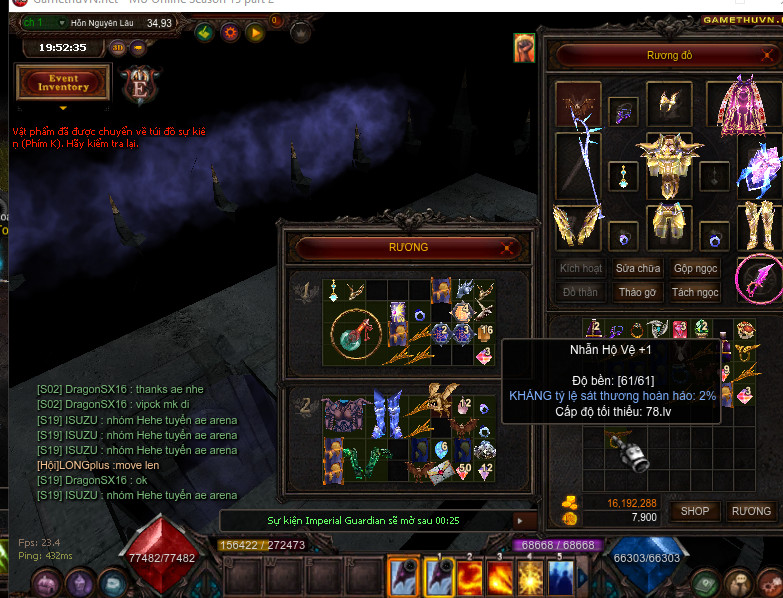
Task: Click the yellow play arrow icon
Action: click(256, 33)
